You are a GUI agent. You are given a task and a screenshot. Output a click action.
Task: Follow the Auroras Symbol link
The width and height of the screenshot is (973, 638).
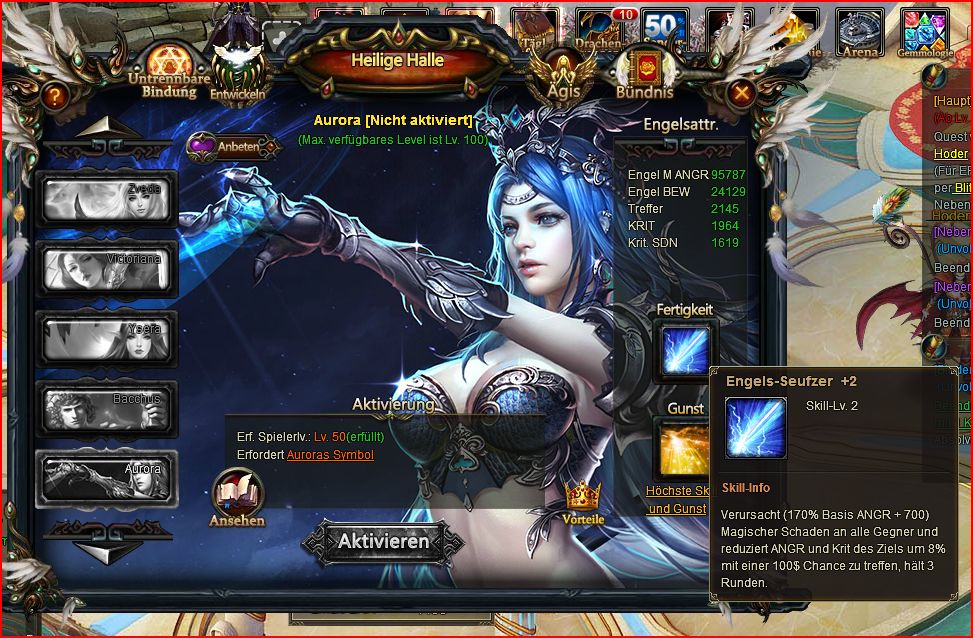(330, 455)
